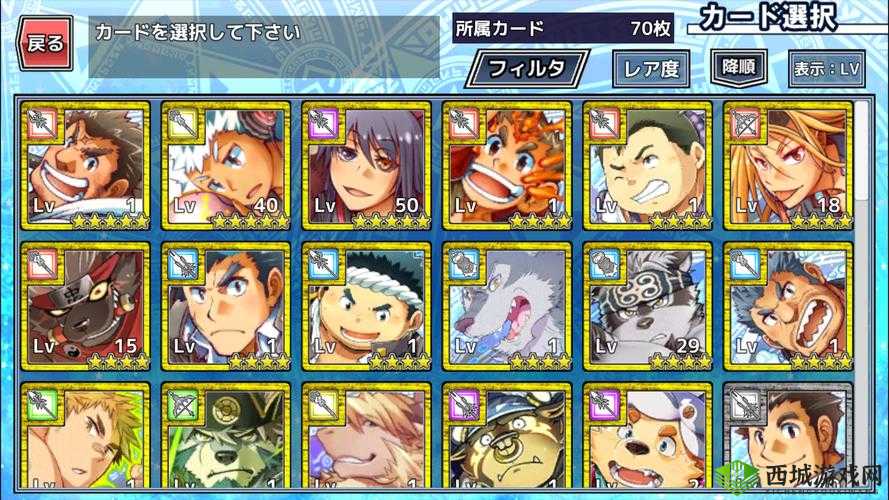889x500 pixels.
Task: Pick the white bear with purple cap card
Action: pos(647,440)
